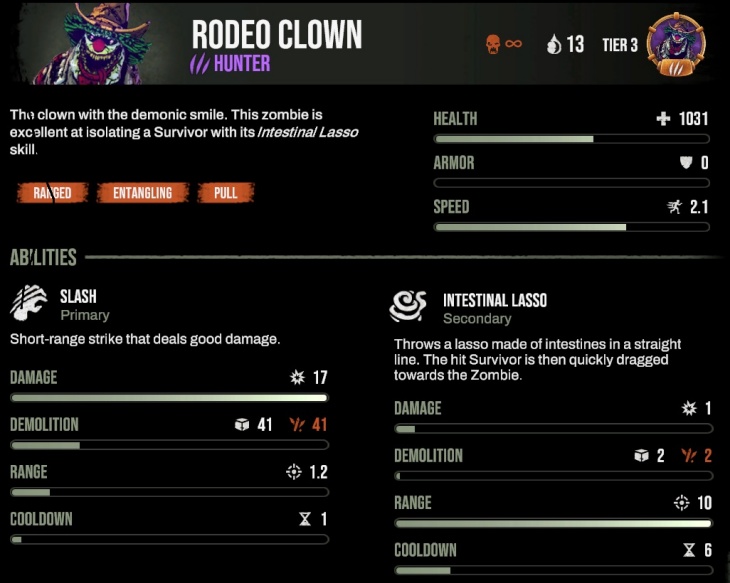Screen dimensions: 730x583
Task: Select the RANGED trait tag
Action: click(52, 193)
